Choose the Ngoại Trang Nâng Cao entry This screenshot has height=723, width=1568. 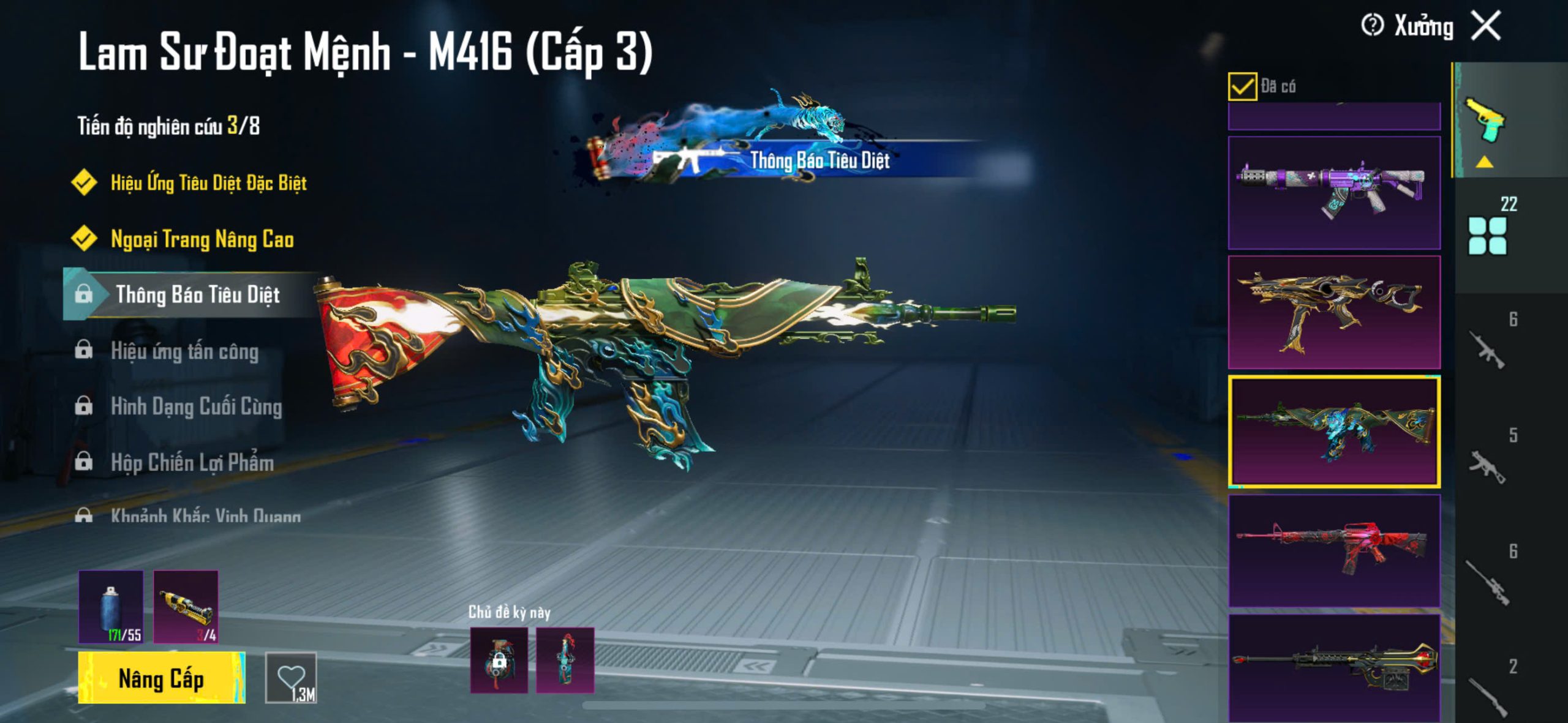[202, 239]
